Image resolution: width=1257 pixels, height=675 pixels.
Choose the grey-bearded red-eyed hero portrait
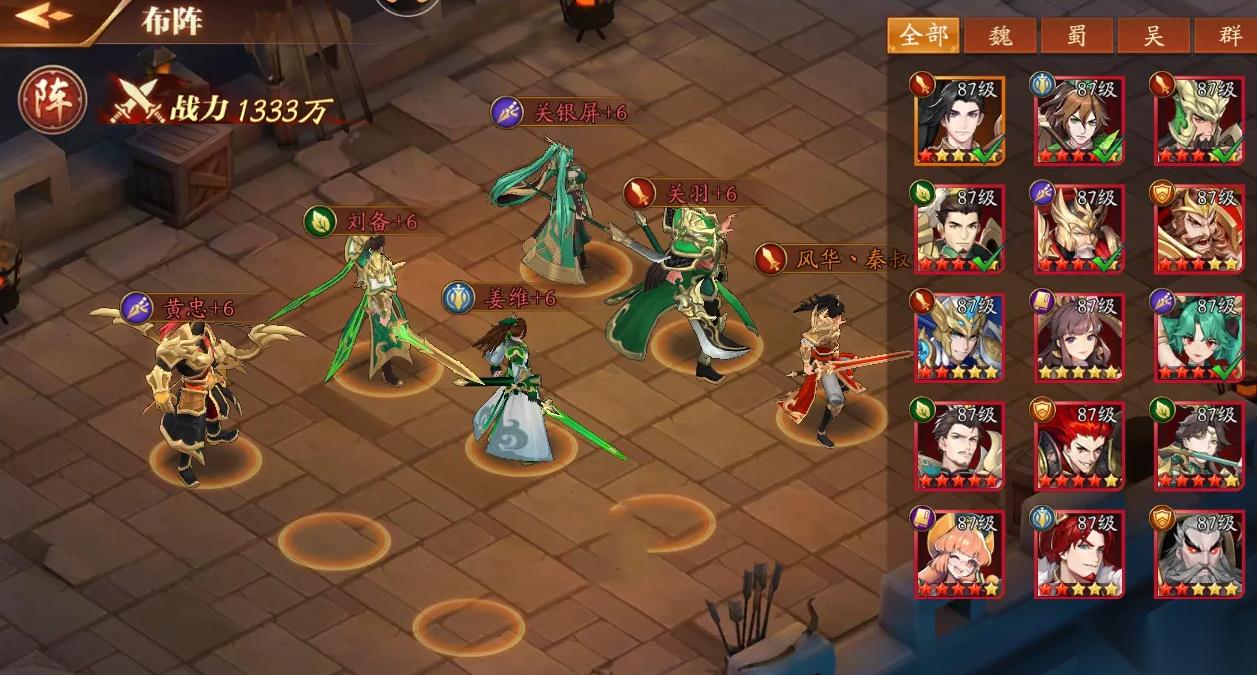pos(1199,553)
